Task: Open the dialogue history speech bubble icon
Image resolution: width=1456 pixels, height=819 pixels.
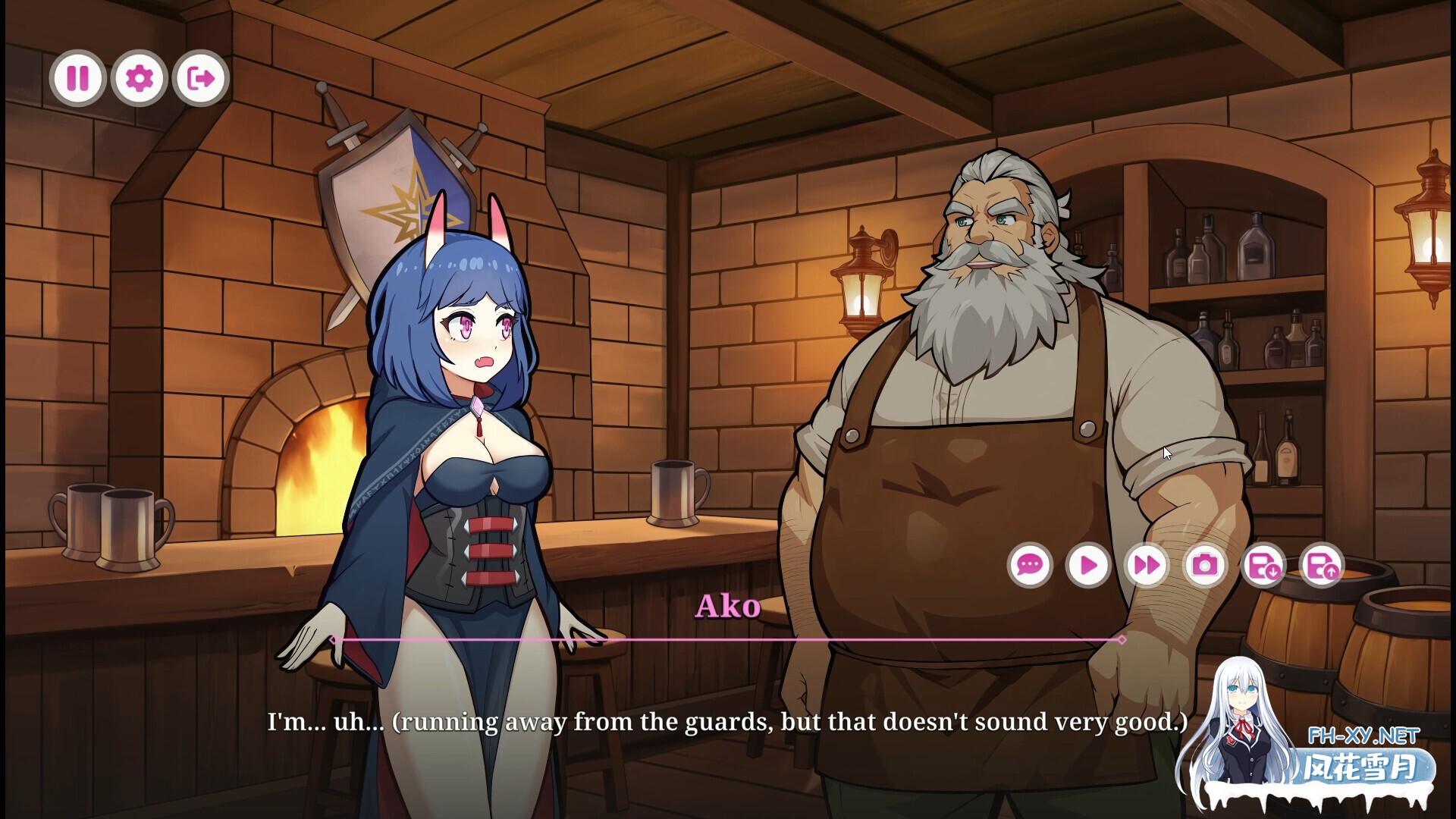Action: click(1030, 565)
